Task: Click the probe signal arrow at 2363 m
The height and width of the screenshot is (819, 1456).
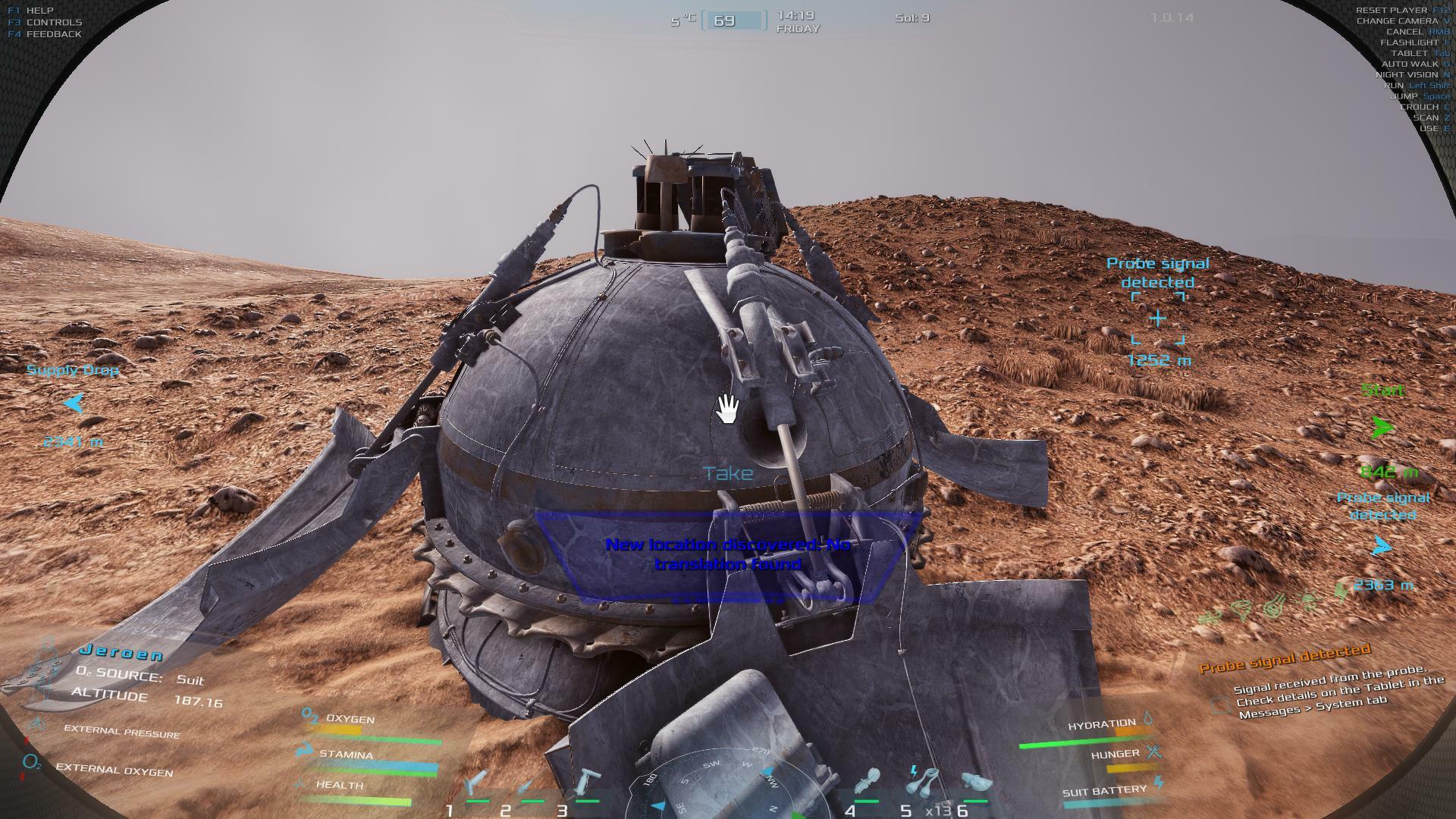Action: pos(1382,546)
